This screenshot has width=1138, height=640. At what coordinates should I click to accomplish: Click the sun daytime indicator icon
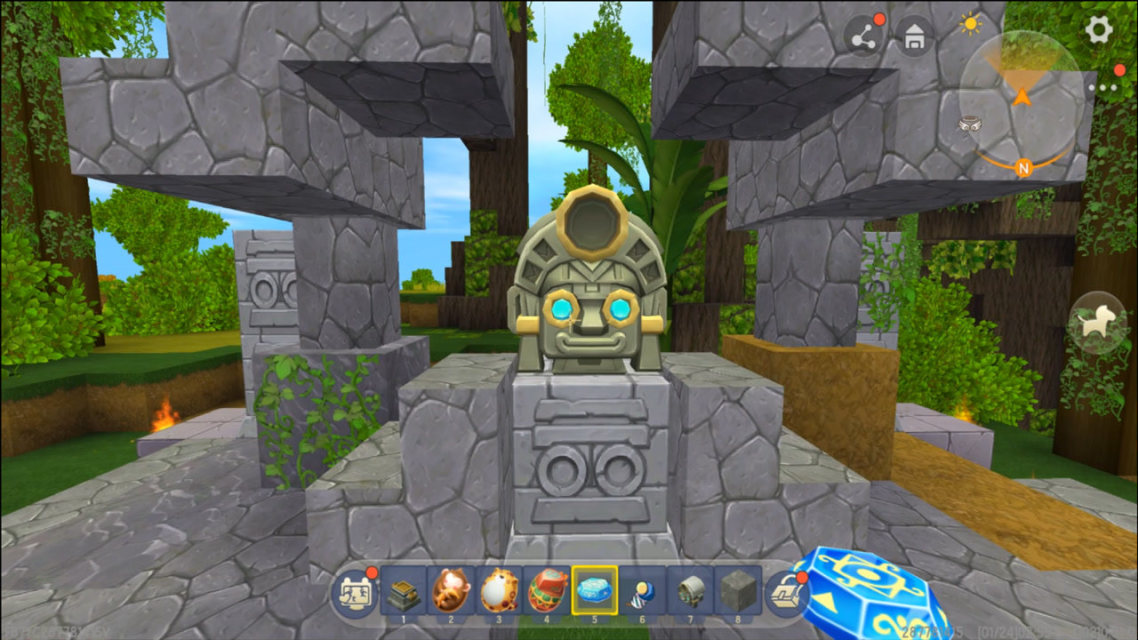969,24
